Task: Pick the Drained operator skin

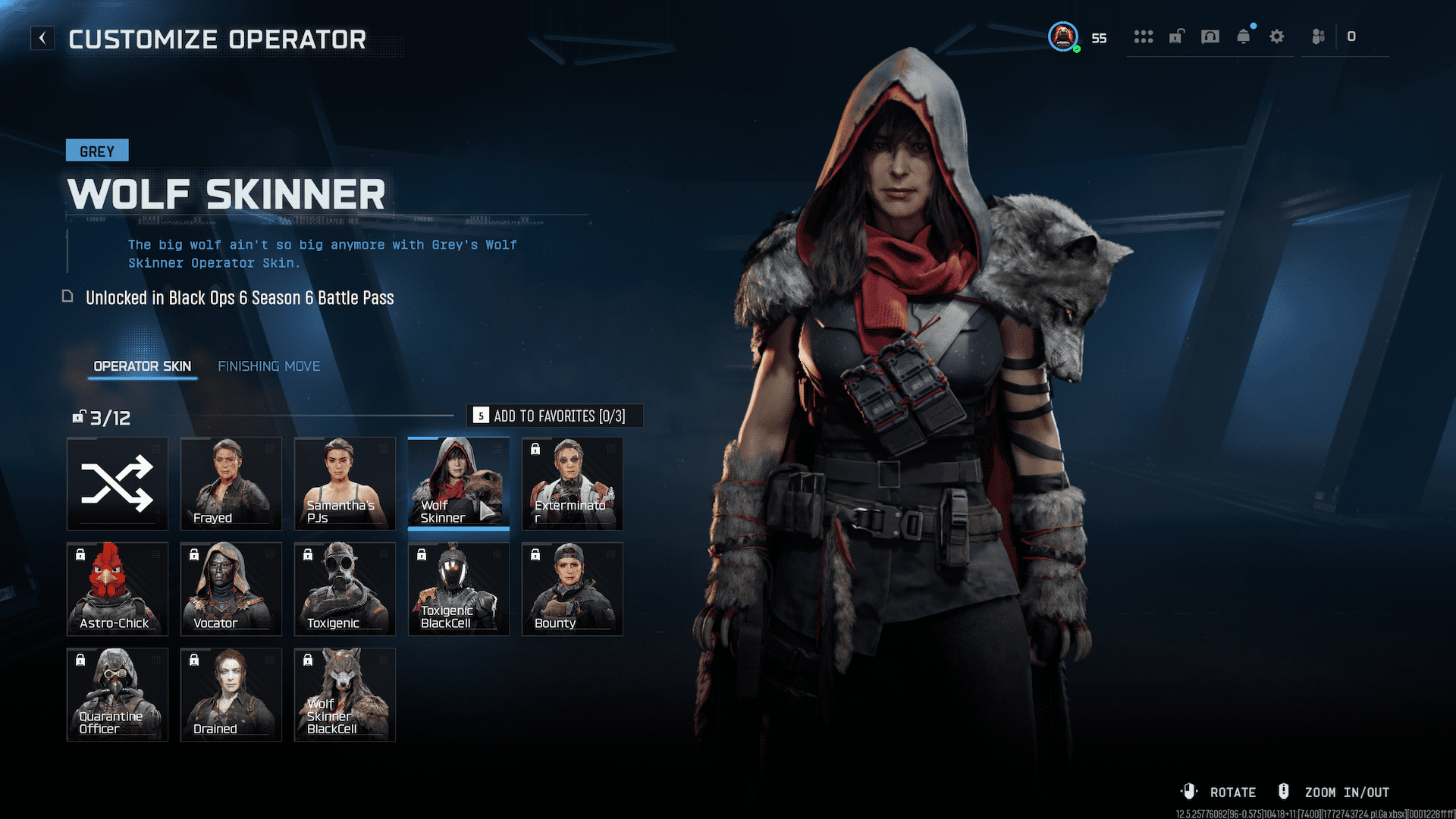Action: pyautogui.click(x=231, y=695)
